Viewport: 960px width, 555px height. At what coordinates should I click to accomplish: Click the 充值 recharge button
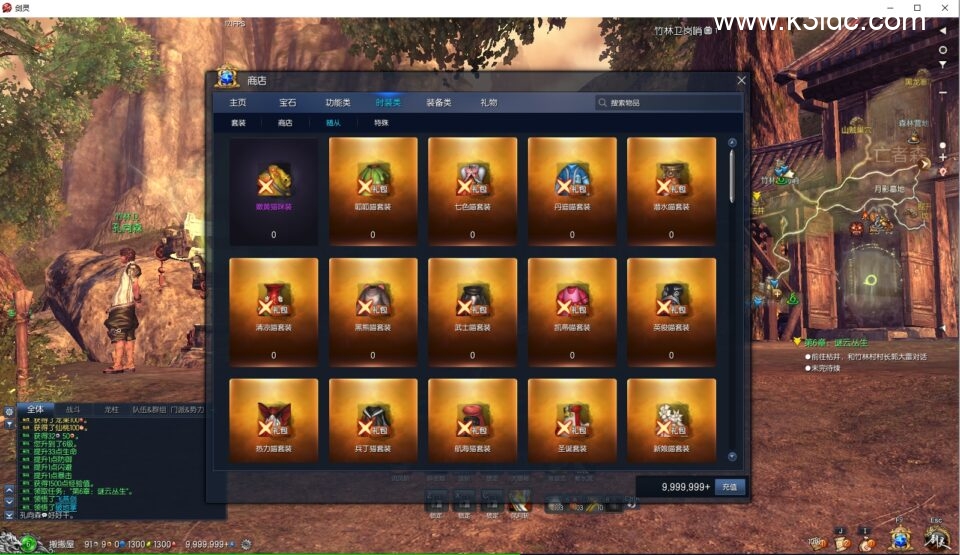click(730, 487)
